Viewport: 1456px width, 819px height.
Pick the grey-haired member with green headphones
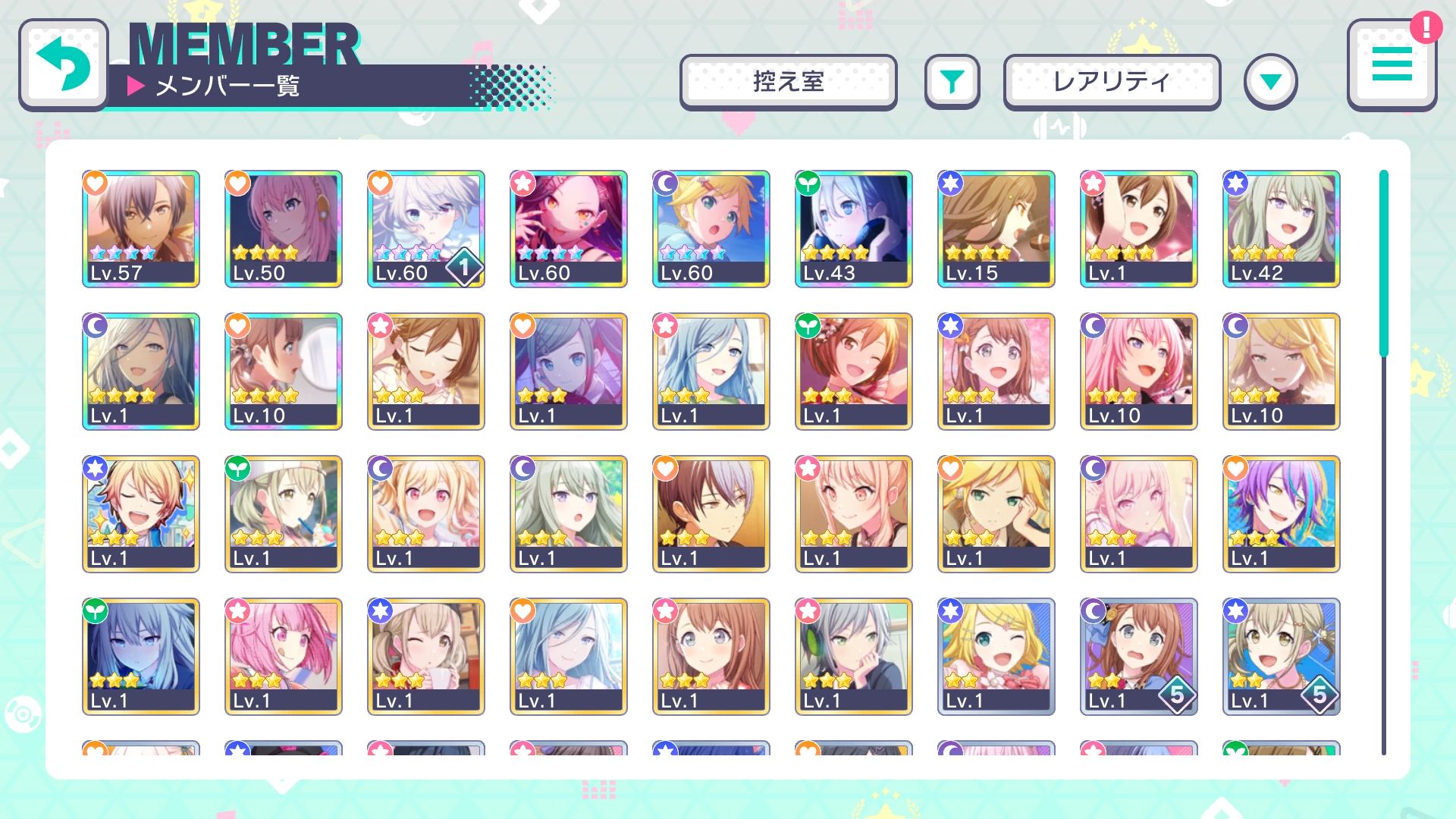(854, 657)
